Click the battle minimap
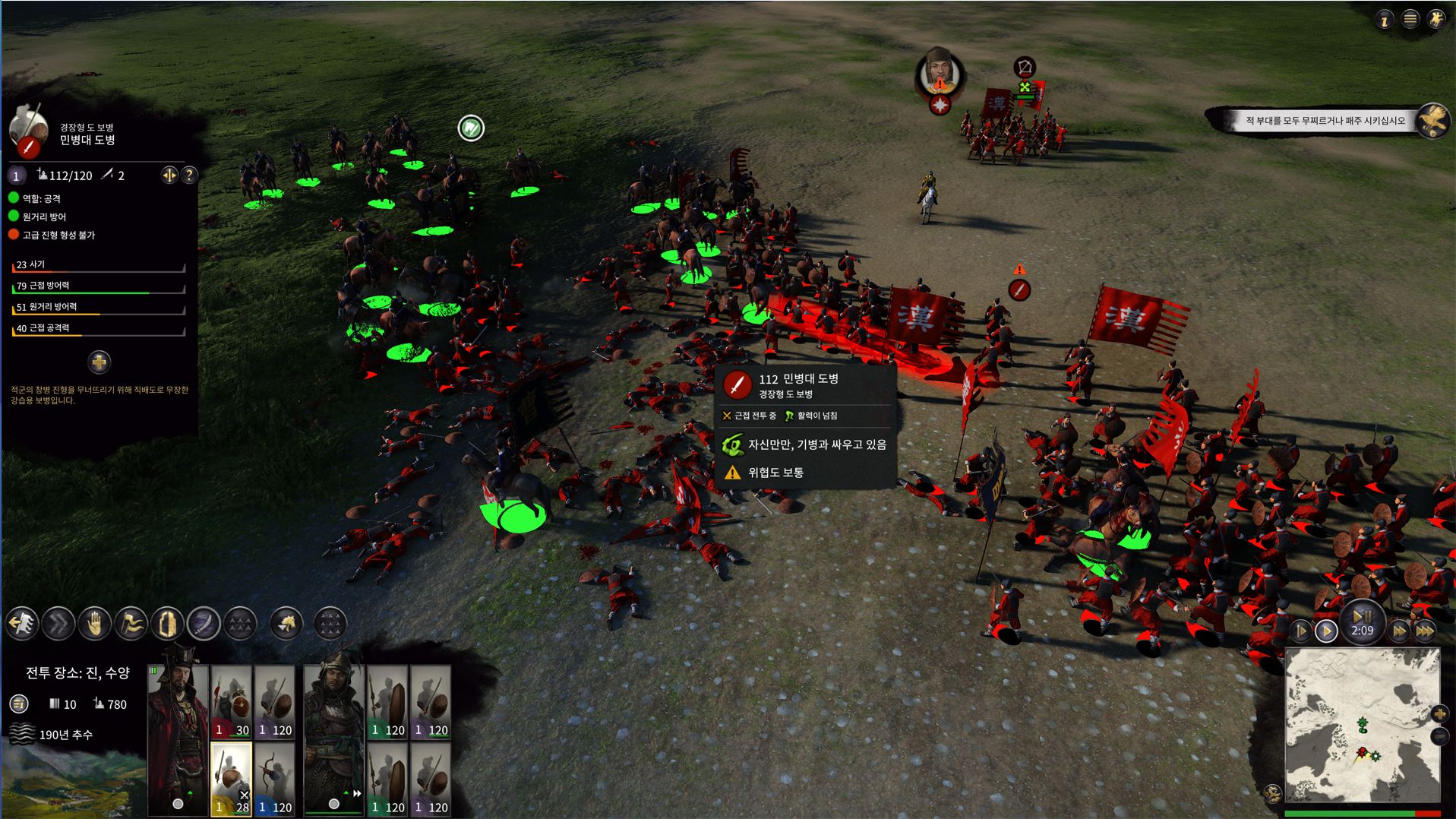The width and height of the screenshot is (1456, 819). tap(1361, 726)
